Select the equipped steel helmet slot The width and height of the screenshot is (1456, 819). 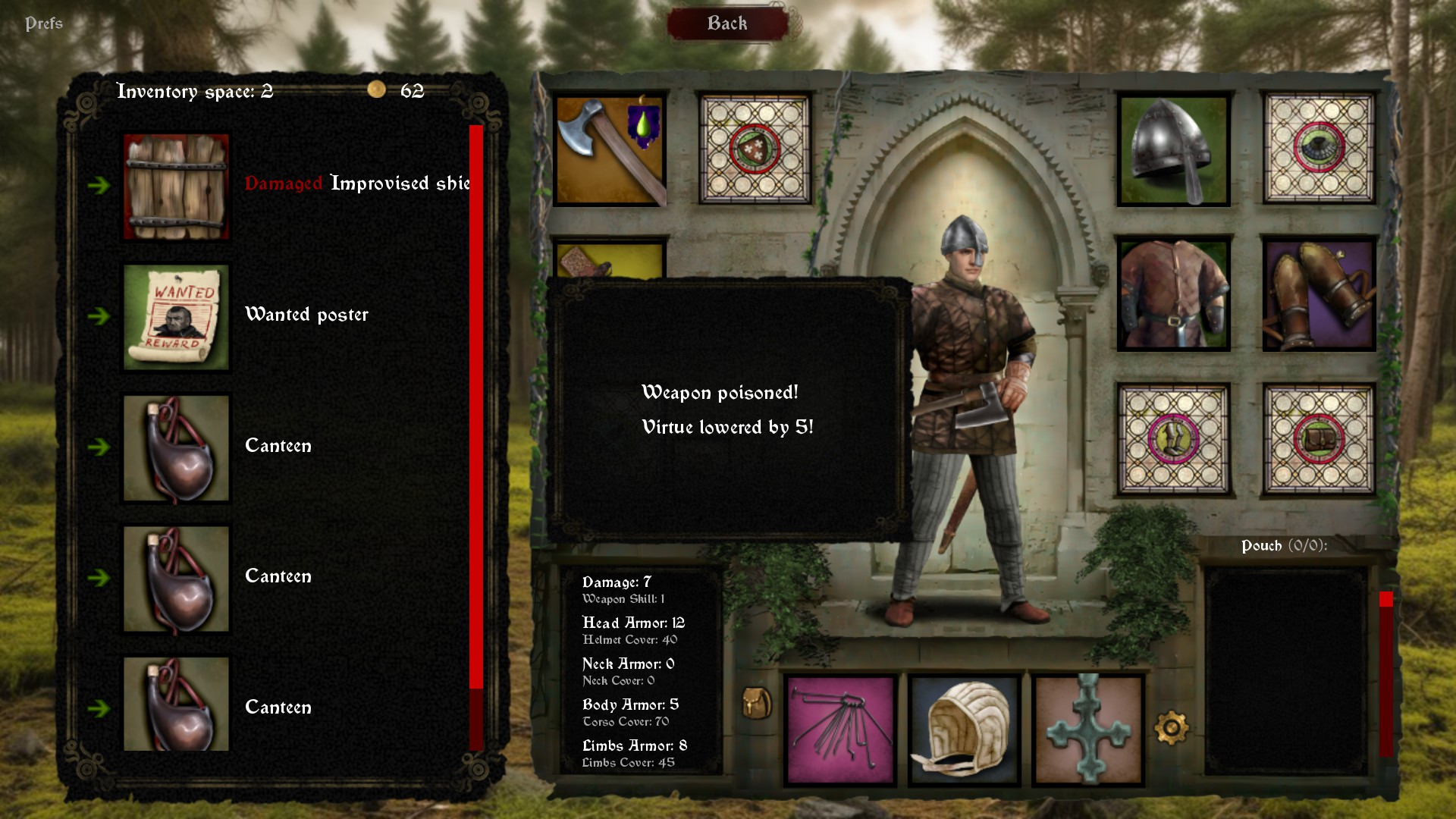[1173, 149]
